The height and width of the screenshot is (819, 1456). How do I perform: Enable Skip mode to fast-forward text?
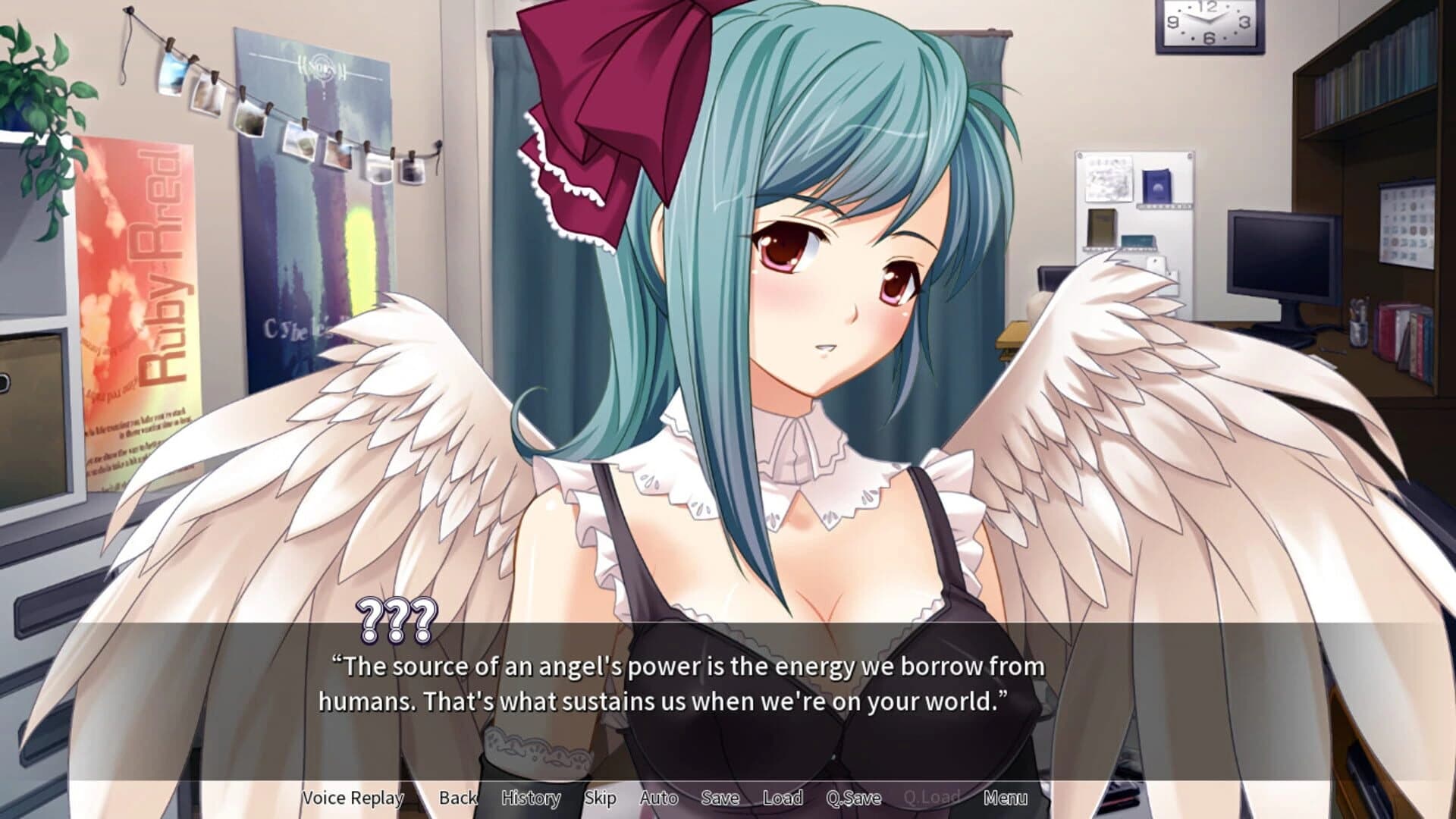600,798
